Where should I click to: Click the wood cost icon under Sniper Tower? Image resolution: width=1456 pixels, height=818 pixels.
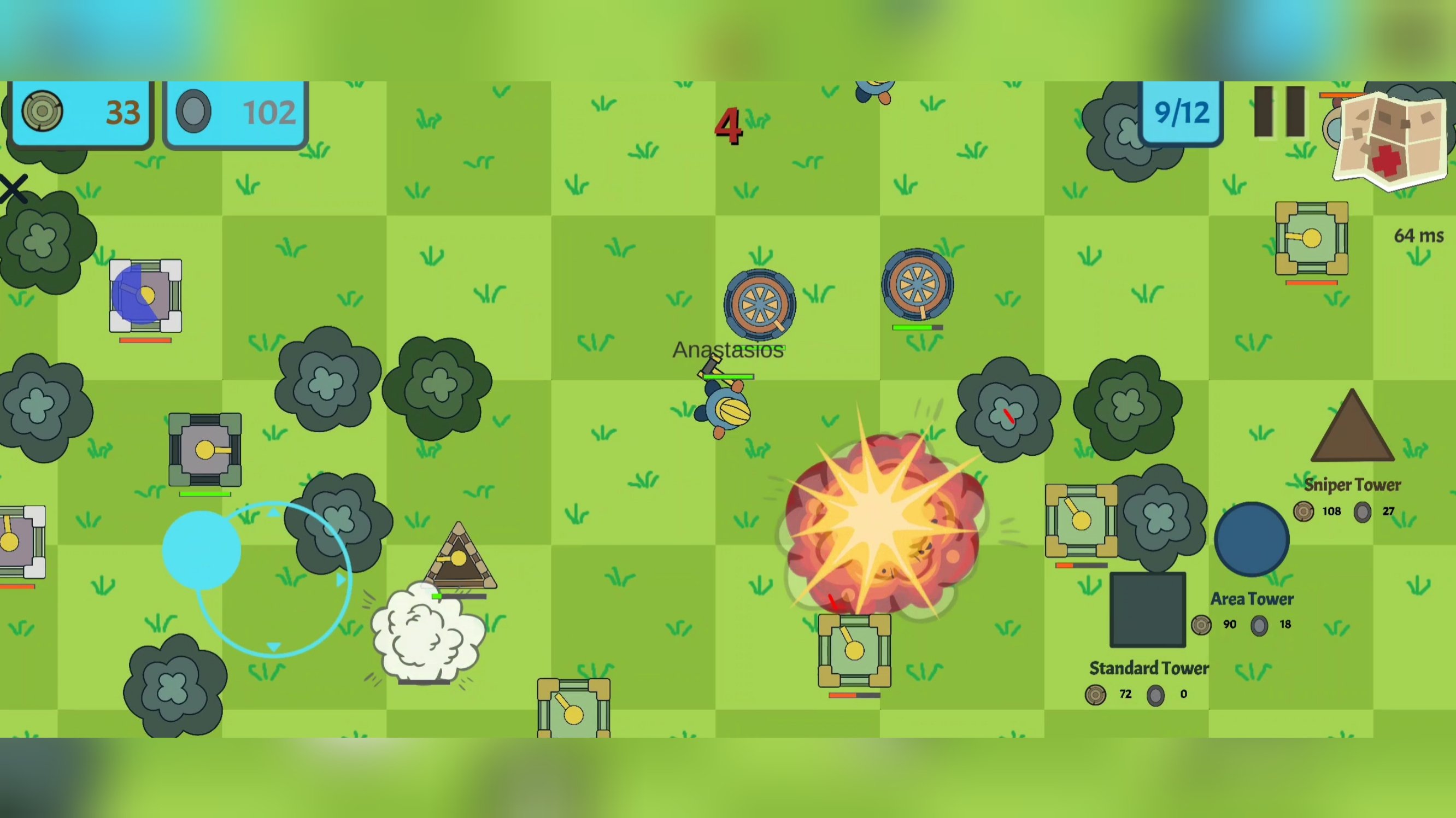[x=1303, y=511]
